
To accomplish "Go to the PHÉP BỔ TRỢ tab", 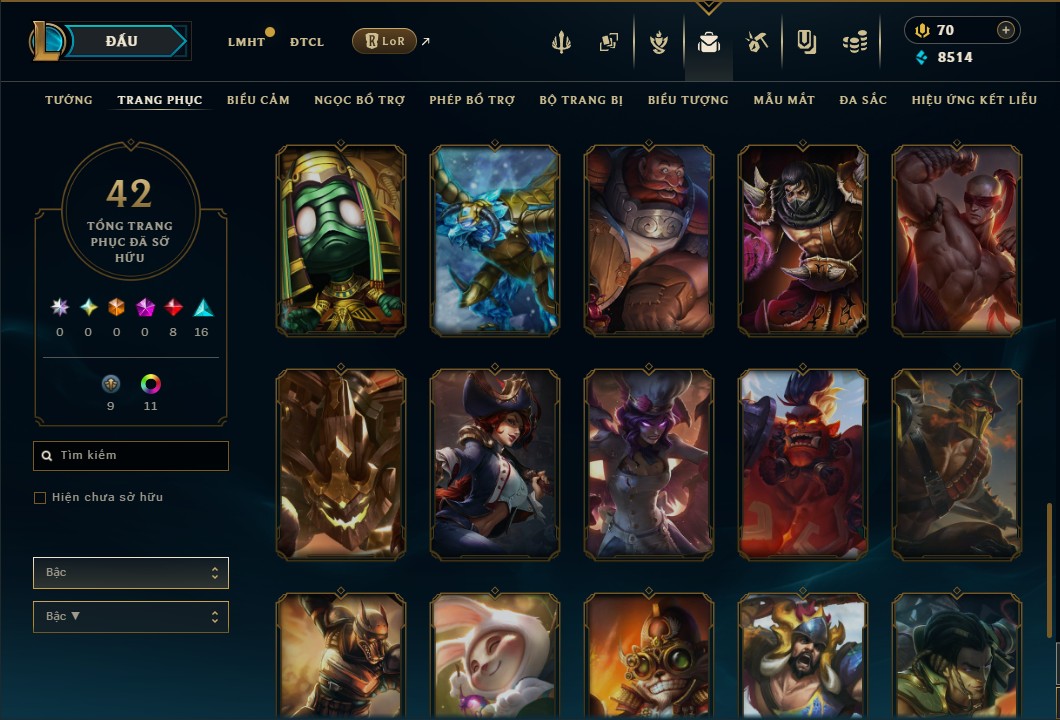I will click(x=472, y=100).
